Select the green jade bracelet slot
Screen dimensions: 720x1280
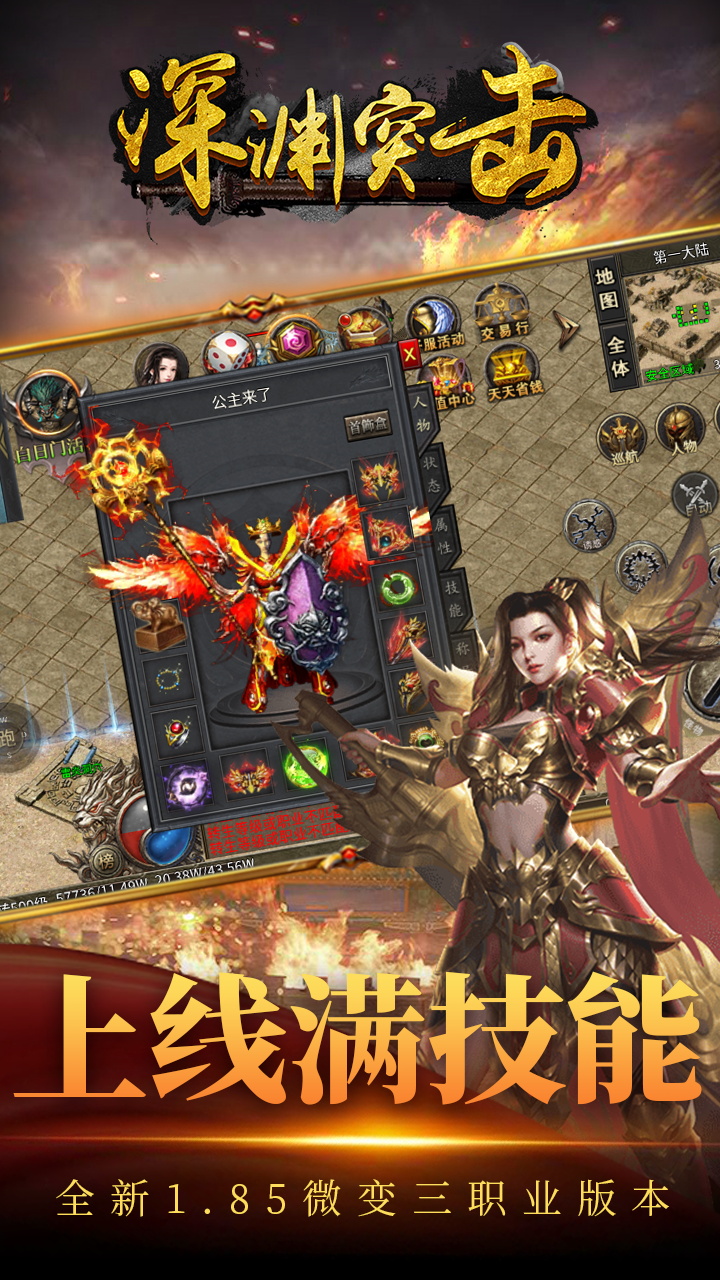[x=397, y=585]
